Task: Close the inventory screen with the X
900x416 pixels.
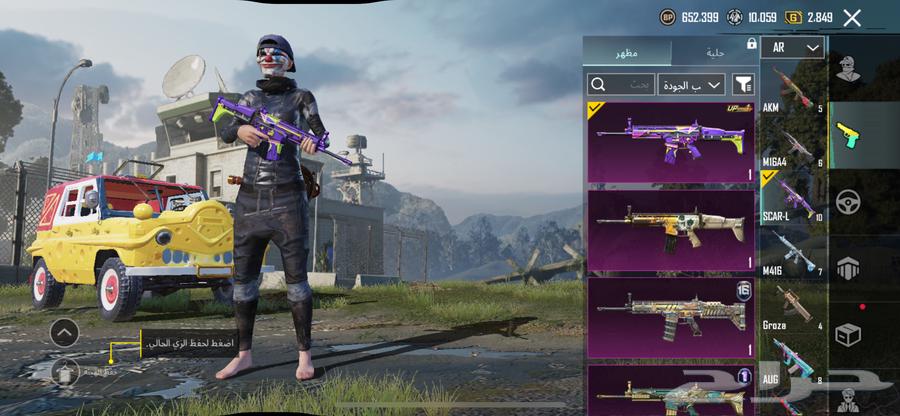Action: tap(852, 18)
